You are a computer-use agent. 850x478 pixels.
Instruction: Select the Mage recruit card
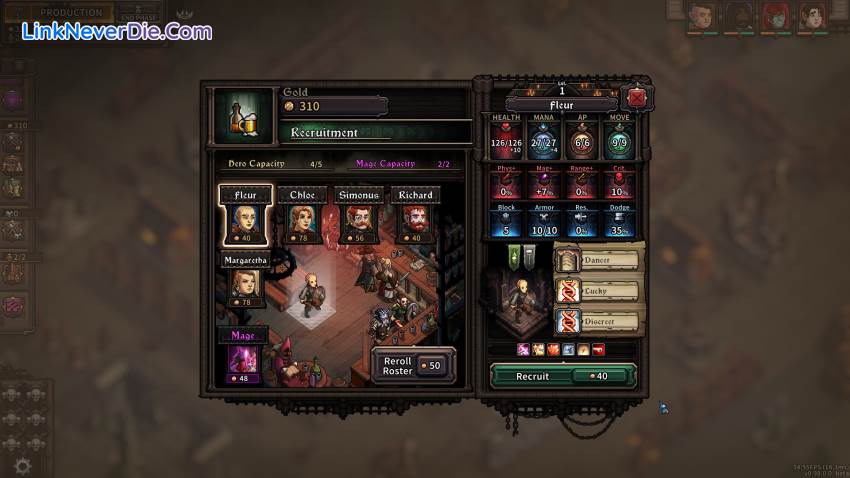point(244,358)
